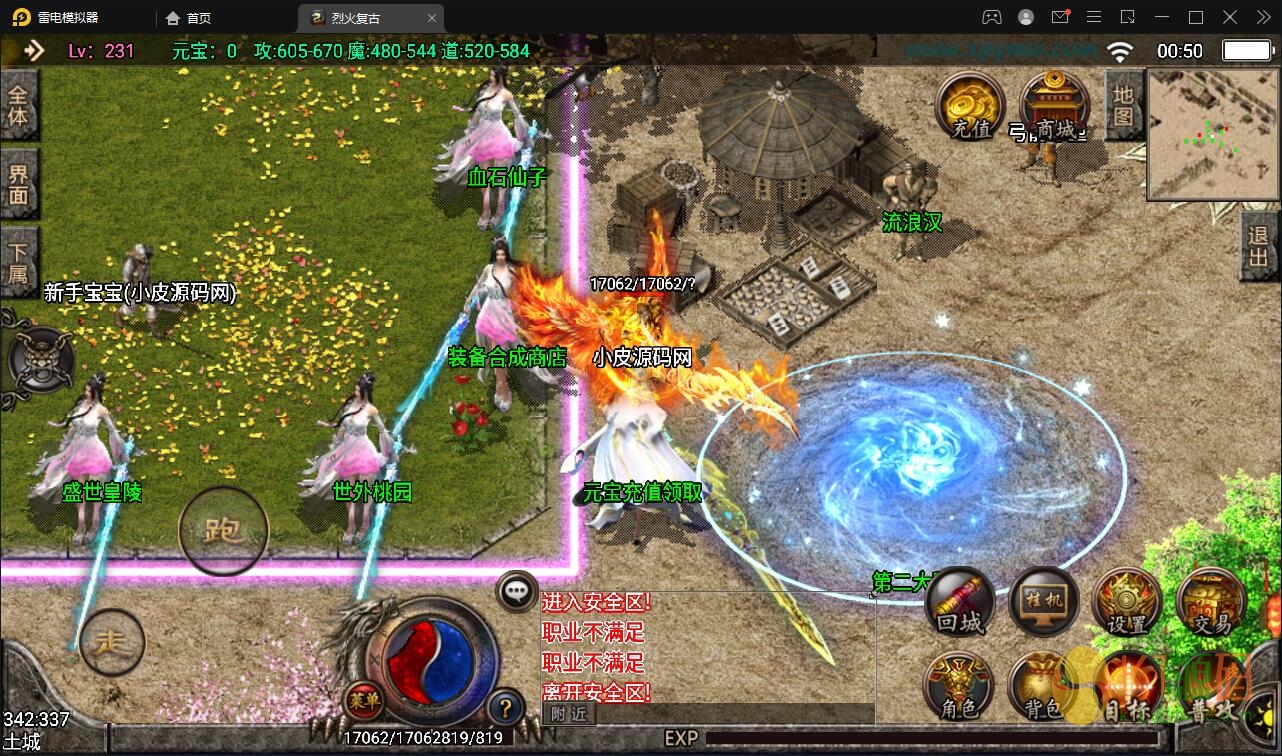The image size is (1282, 756).
Task: Open the 菜单 menu button
Action: coord(364,700)
